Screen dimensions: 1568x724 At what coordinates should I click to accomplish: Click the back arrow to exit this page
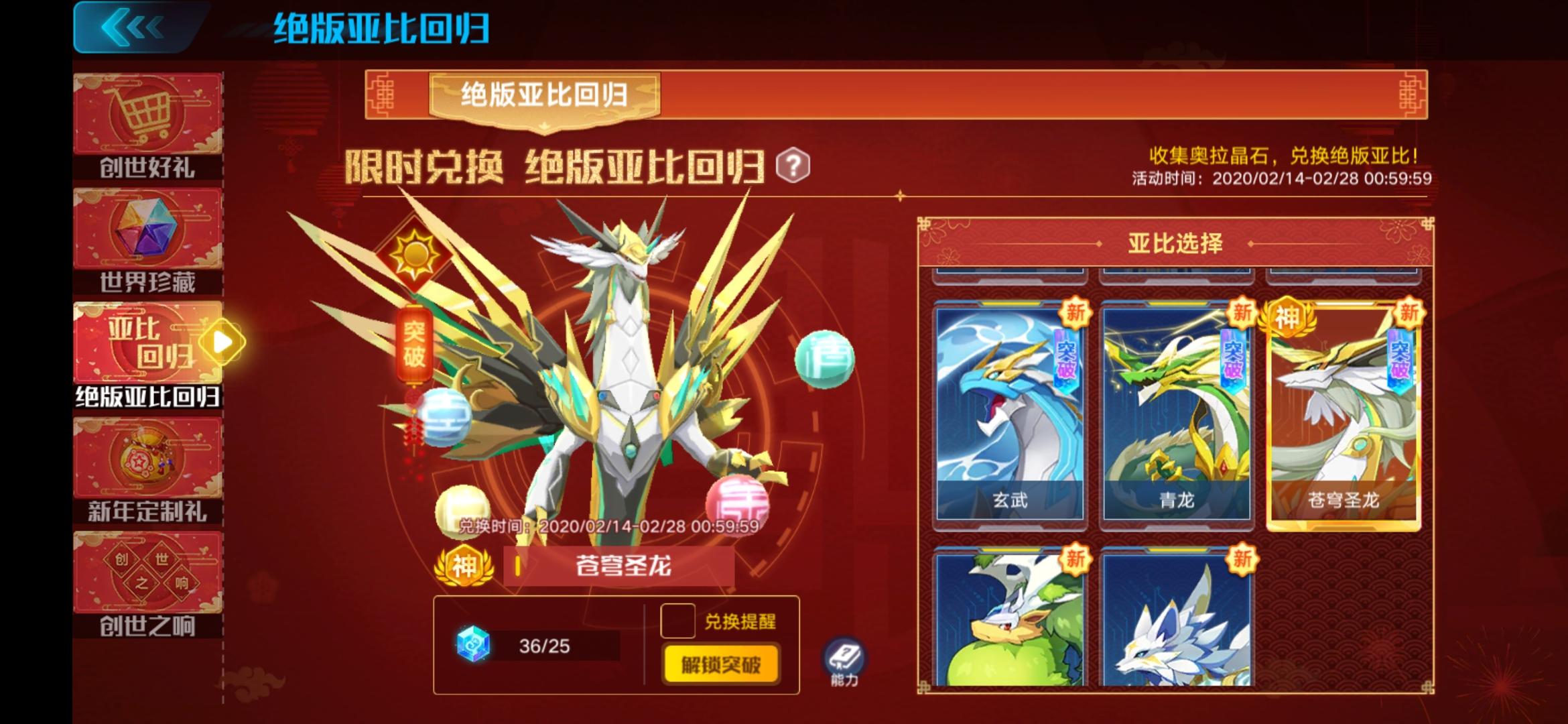(x=134, y=28)
